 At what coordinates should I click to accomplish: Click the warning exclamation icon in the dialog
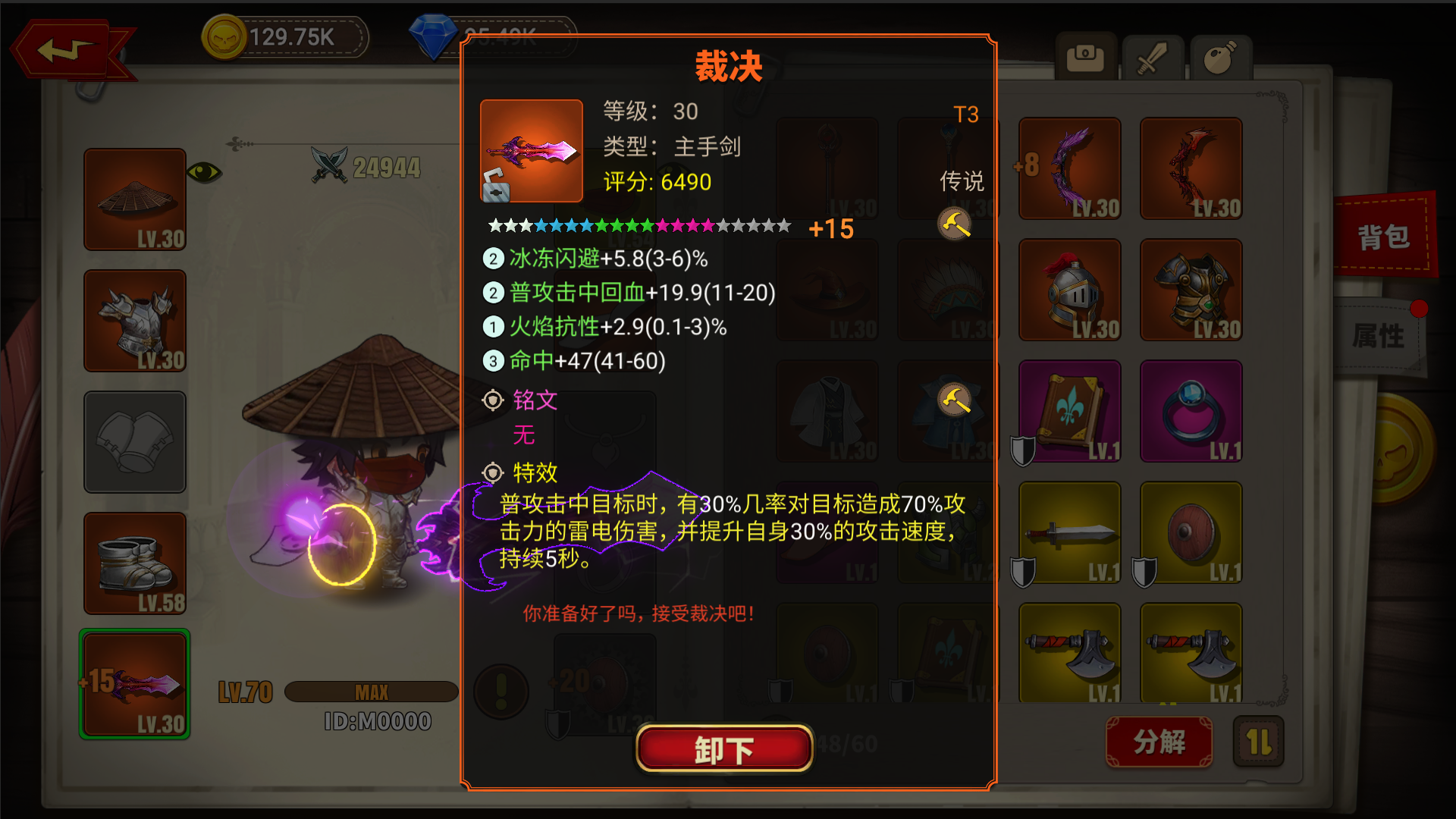[500, 691]
